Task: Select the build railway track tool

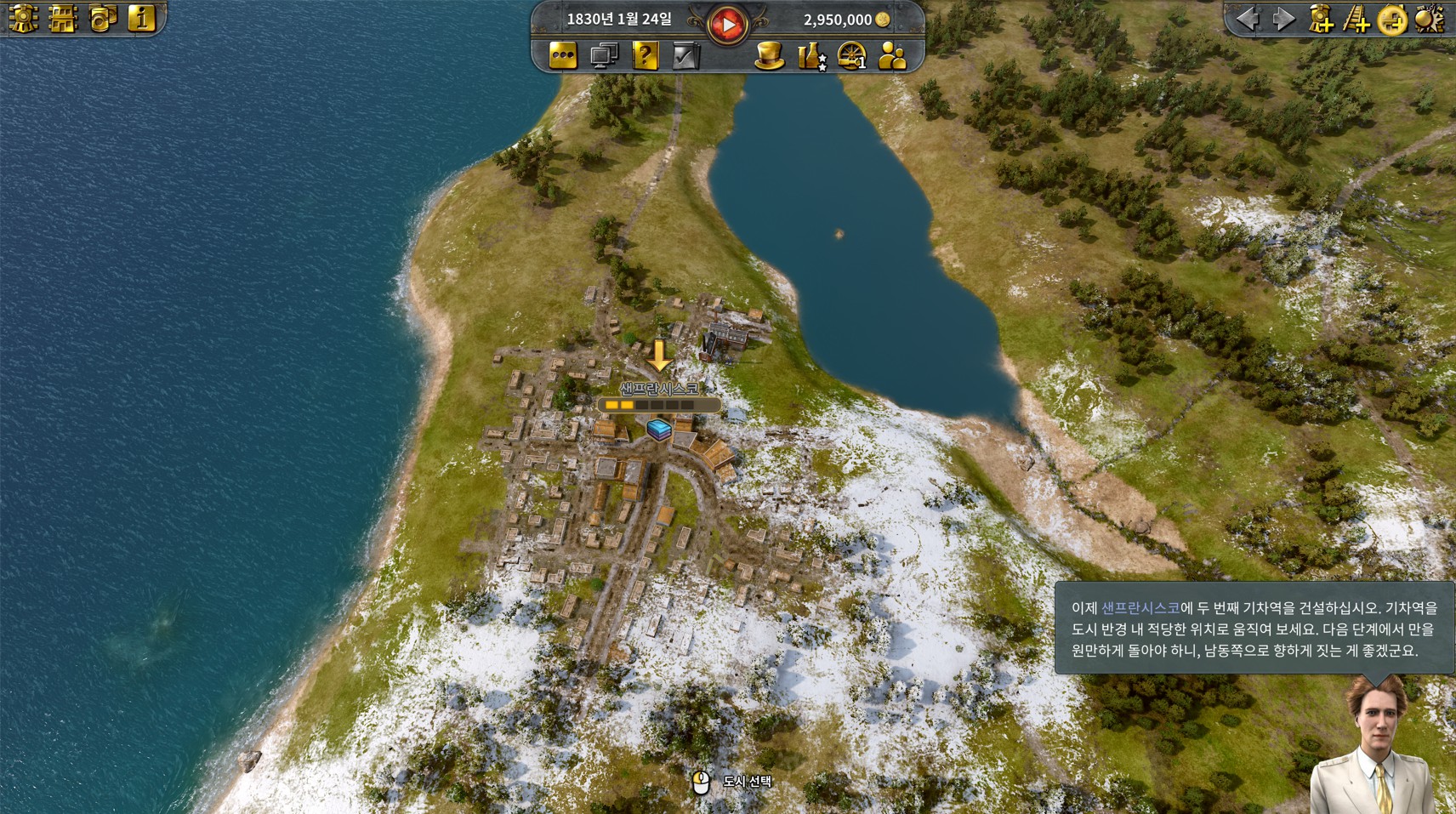Action: pyautogui.click(x=1356, y=19)
